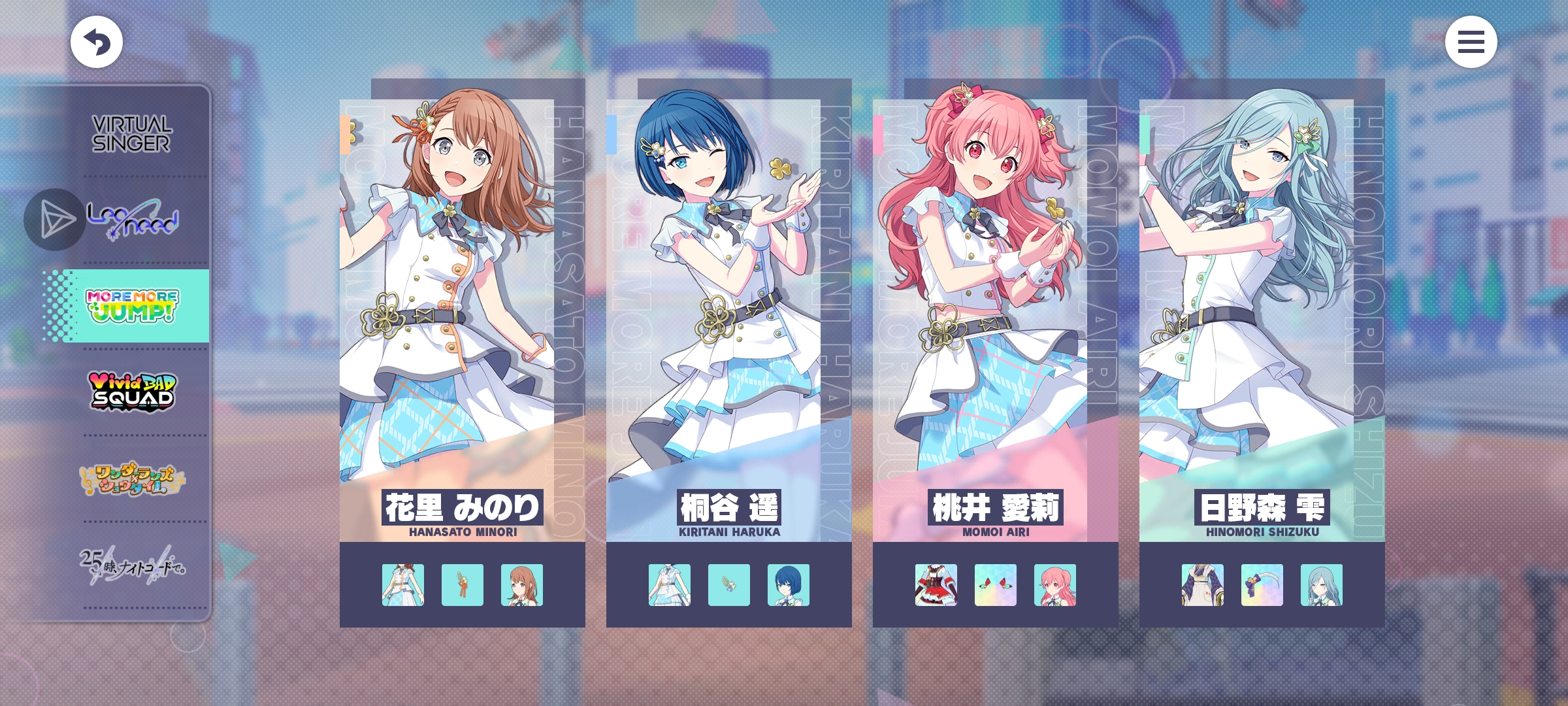Go back with the return arrow button

pyautogui.click(x=97, y=42)
